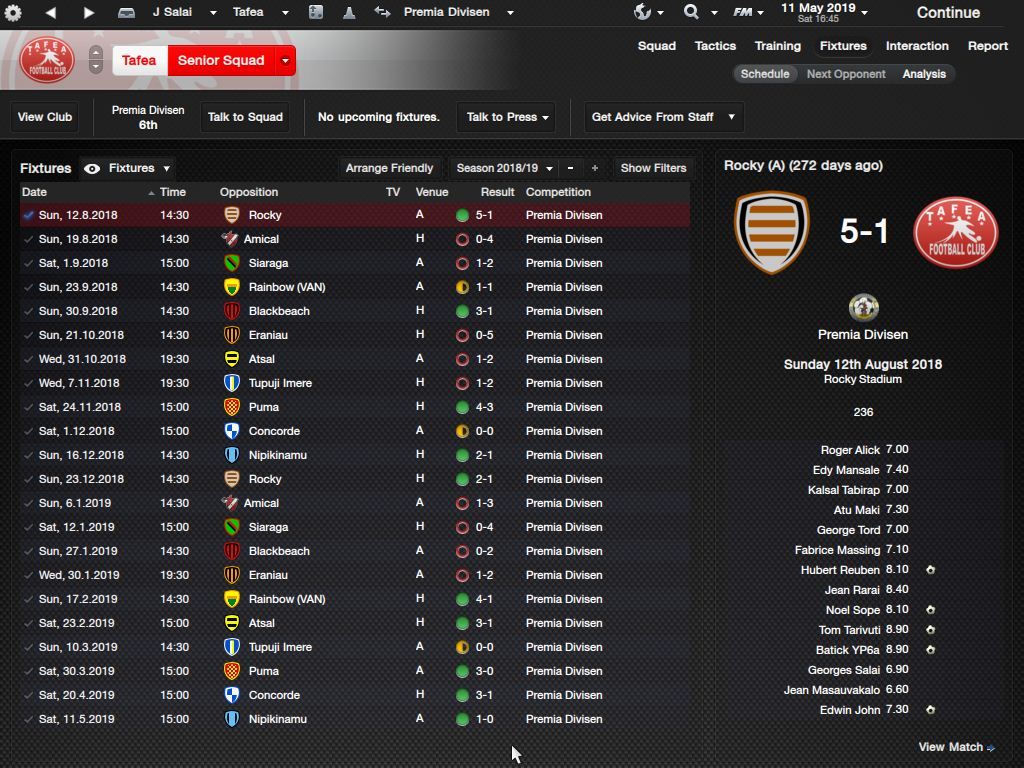The height and width of the screenshot is (768, 1024).
Task: Arrange a friendly match
Action: (x=389, y=168)
